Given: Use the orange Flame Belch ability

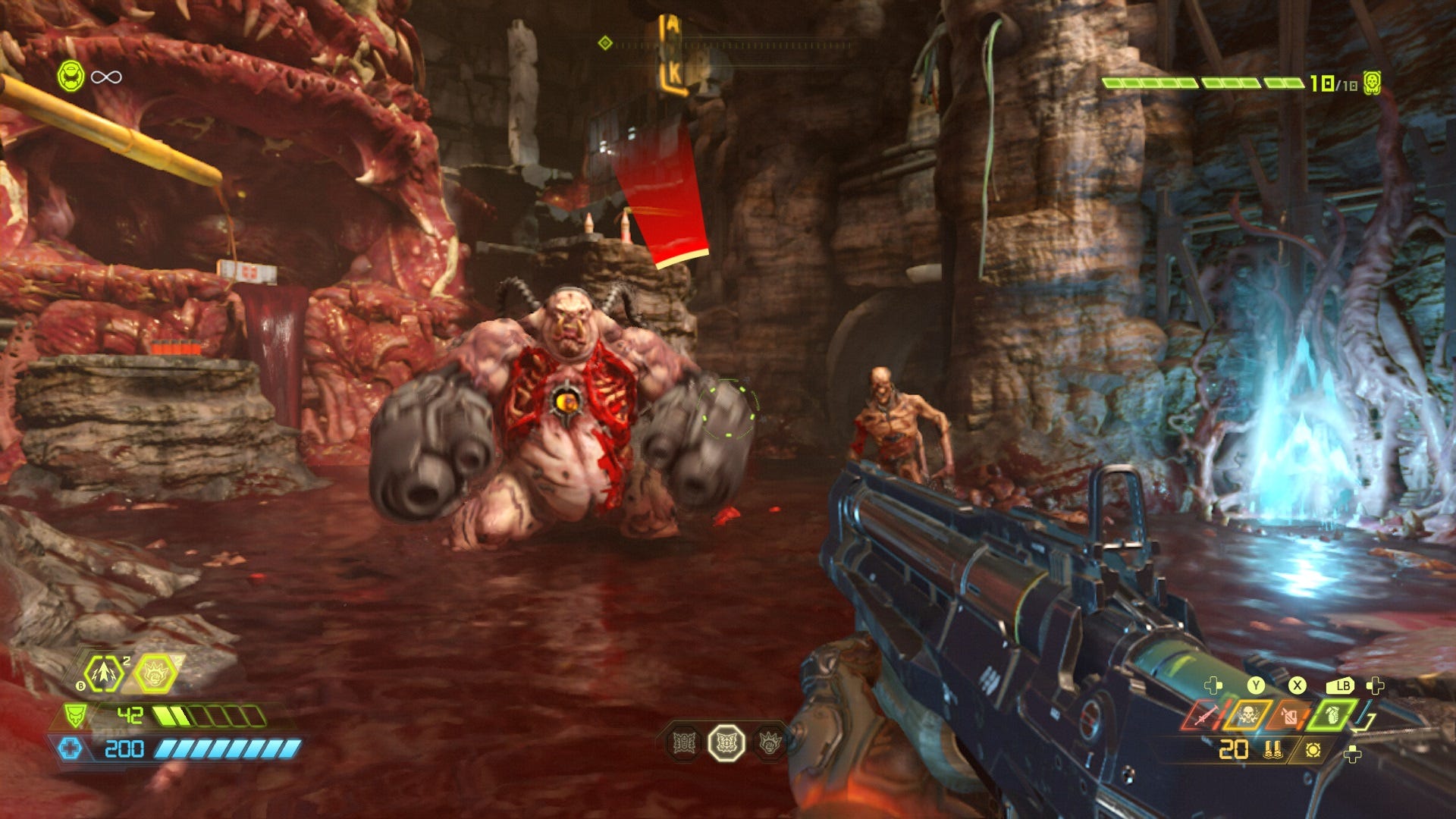Looking at the screenshot, I should pos(1290,715).
